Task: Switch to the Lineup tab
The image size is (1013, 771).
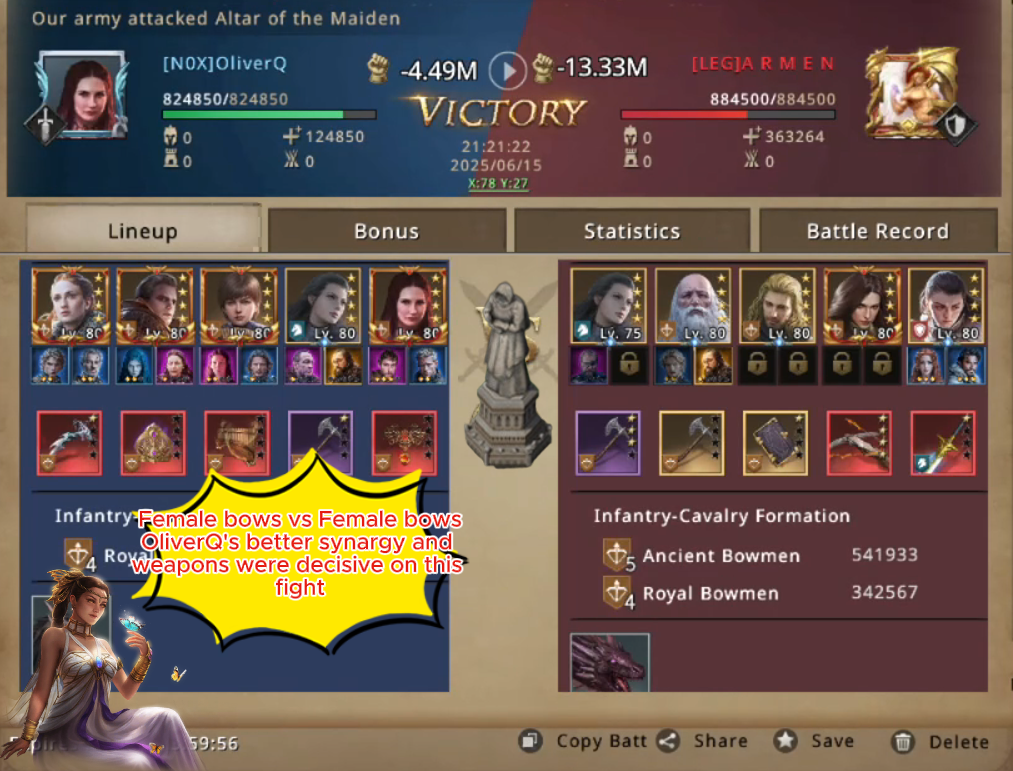Action: coord(142,231)
